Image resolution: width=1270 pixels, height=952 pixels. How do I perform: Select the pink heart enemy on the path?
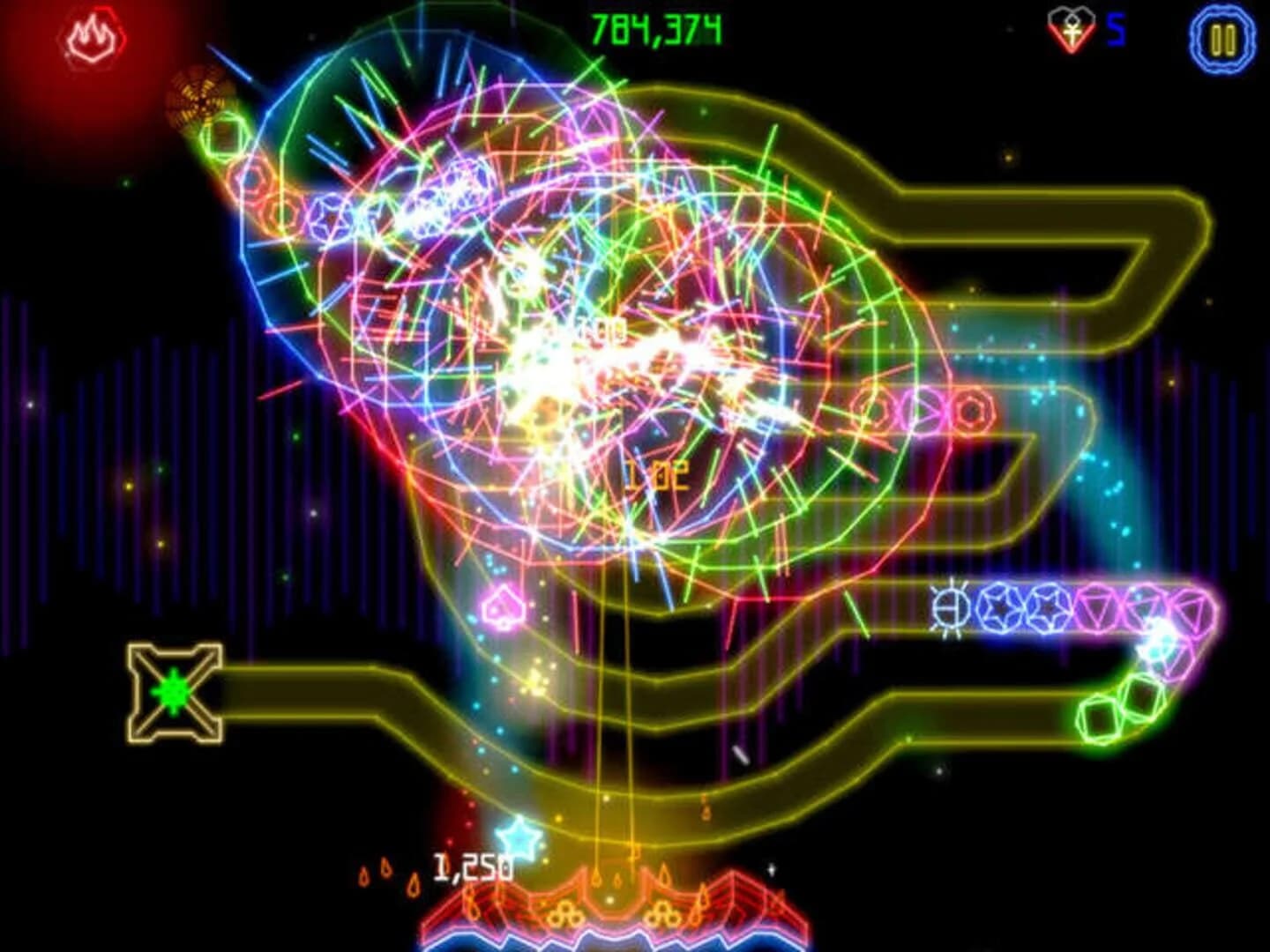(503, 606)
